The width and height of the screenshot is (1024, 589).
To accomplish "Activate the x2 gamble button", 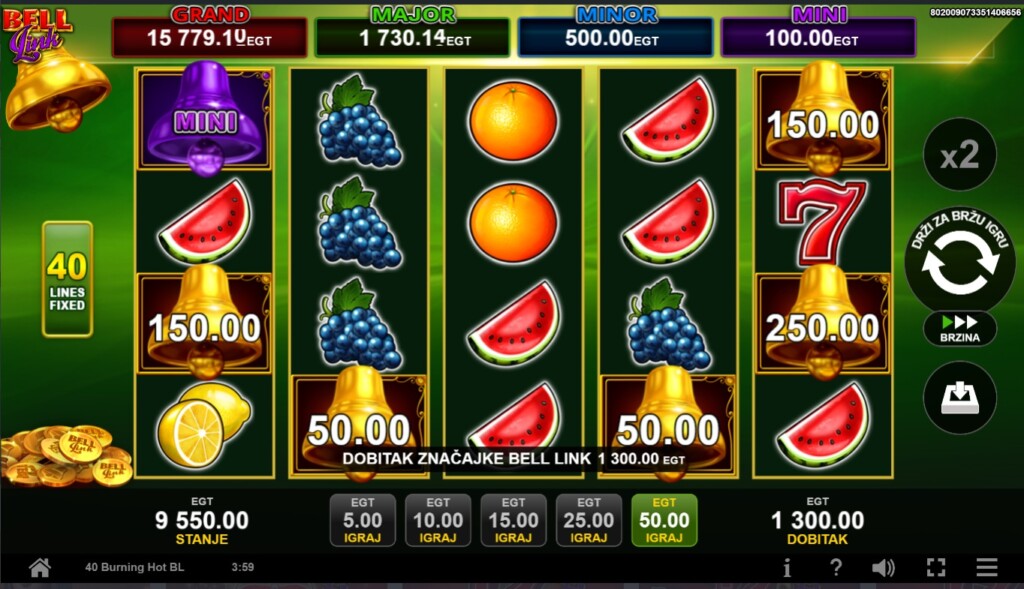I will tap(959, 154).
